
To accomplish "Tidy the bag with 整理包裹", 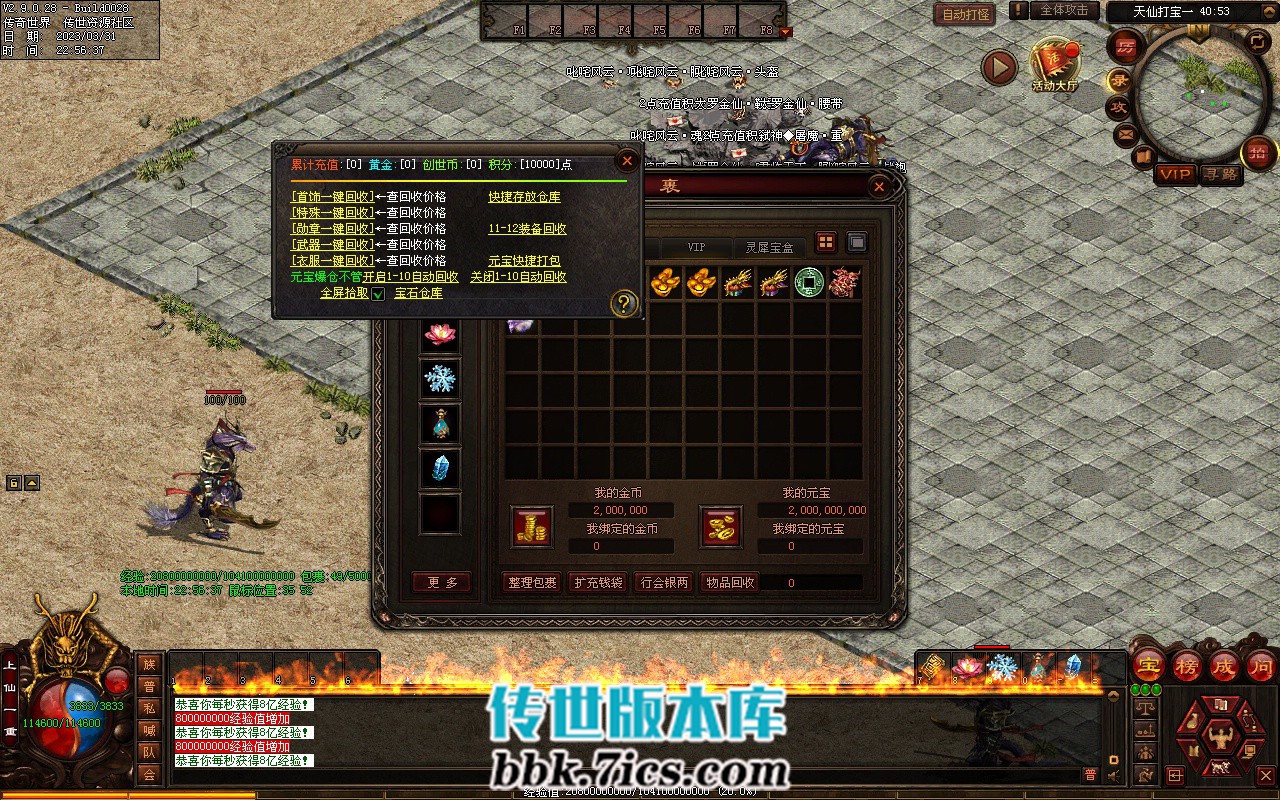I will click(x=532, y=582).
